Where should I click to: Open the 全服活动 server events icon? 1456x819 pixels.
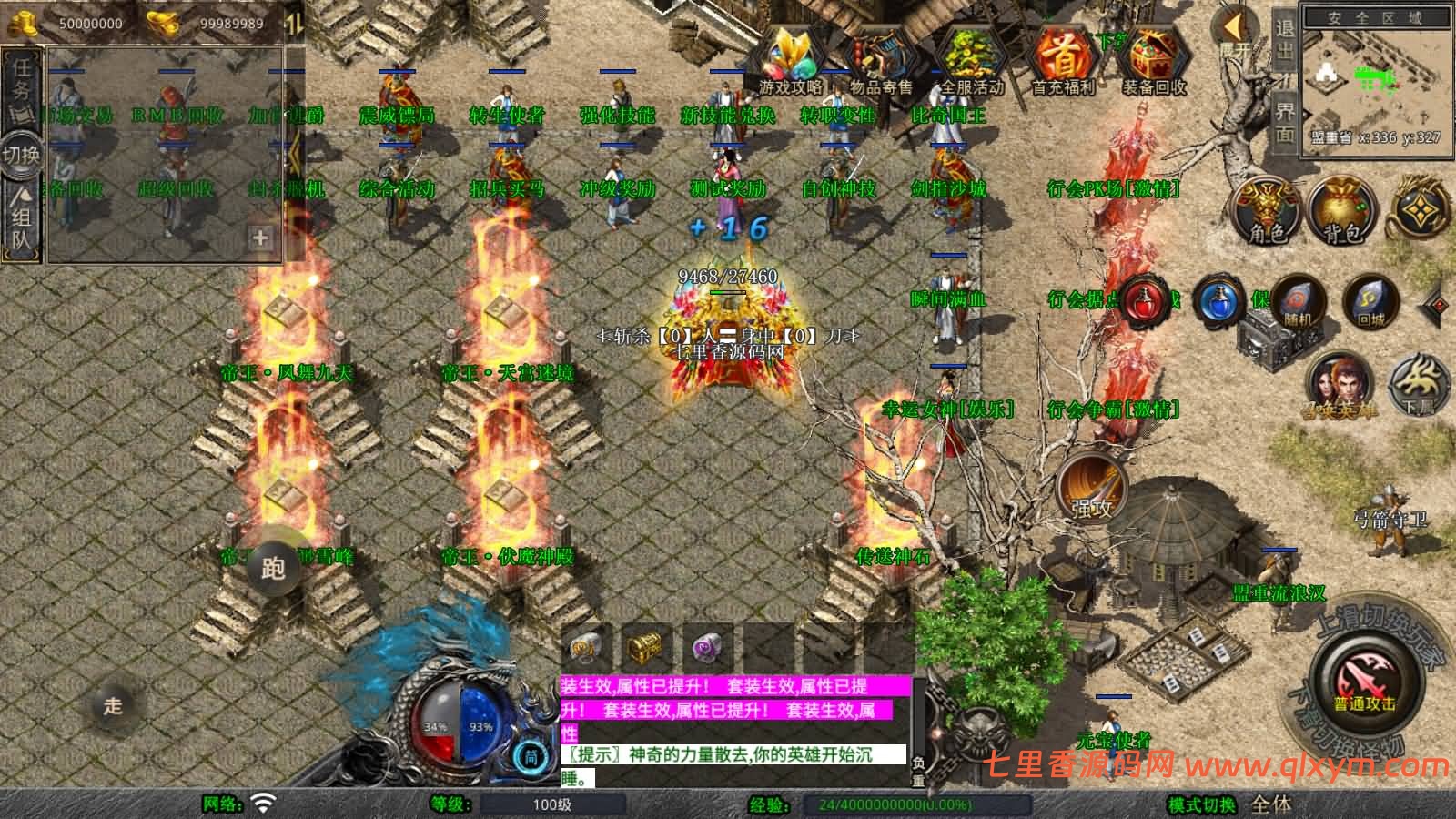coord(971,58)
